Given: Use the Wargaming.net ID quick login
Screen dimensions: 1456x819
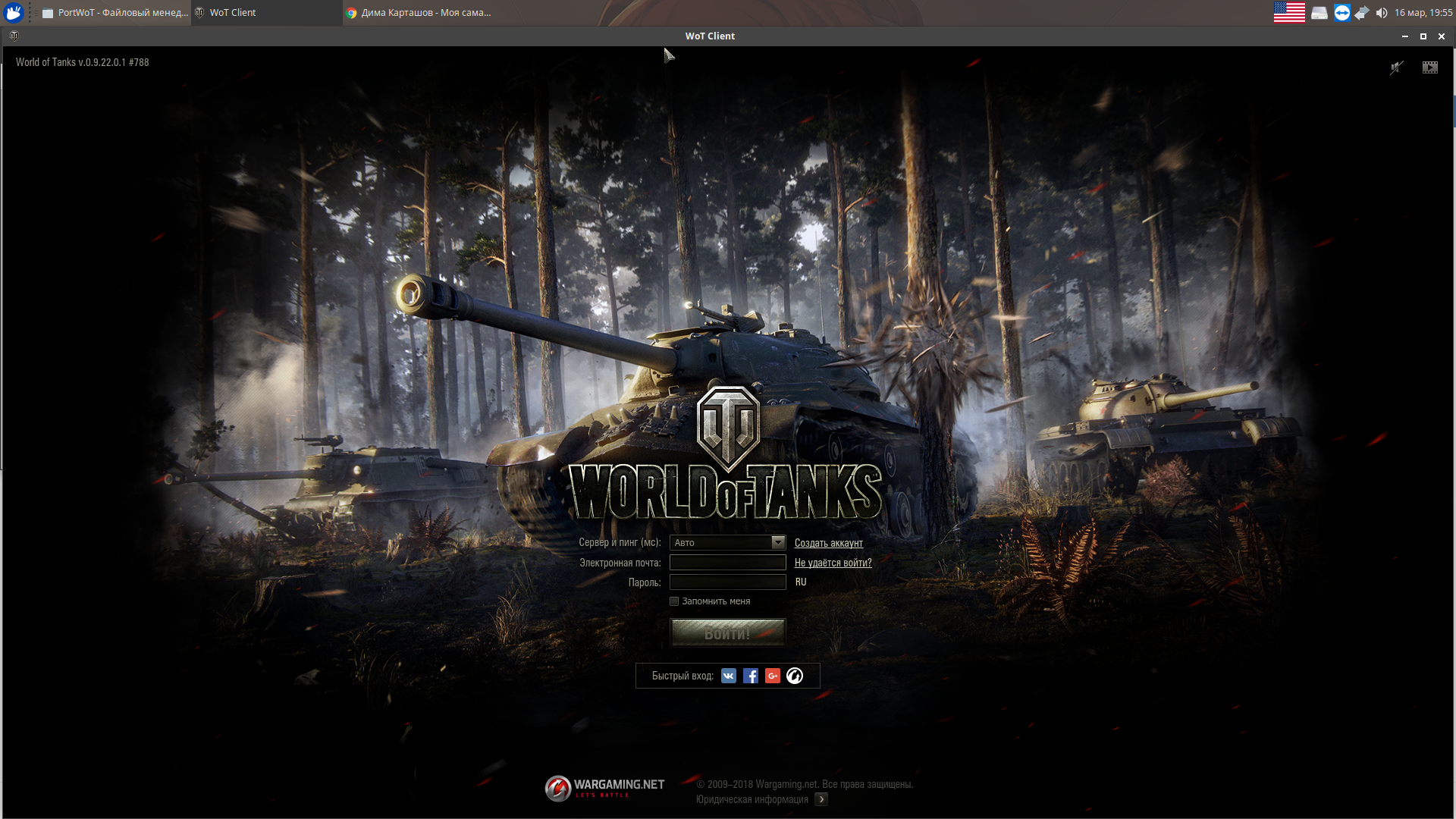Looking at the screenshot, I should click(795, 676).
